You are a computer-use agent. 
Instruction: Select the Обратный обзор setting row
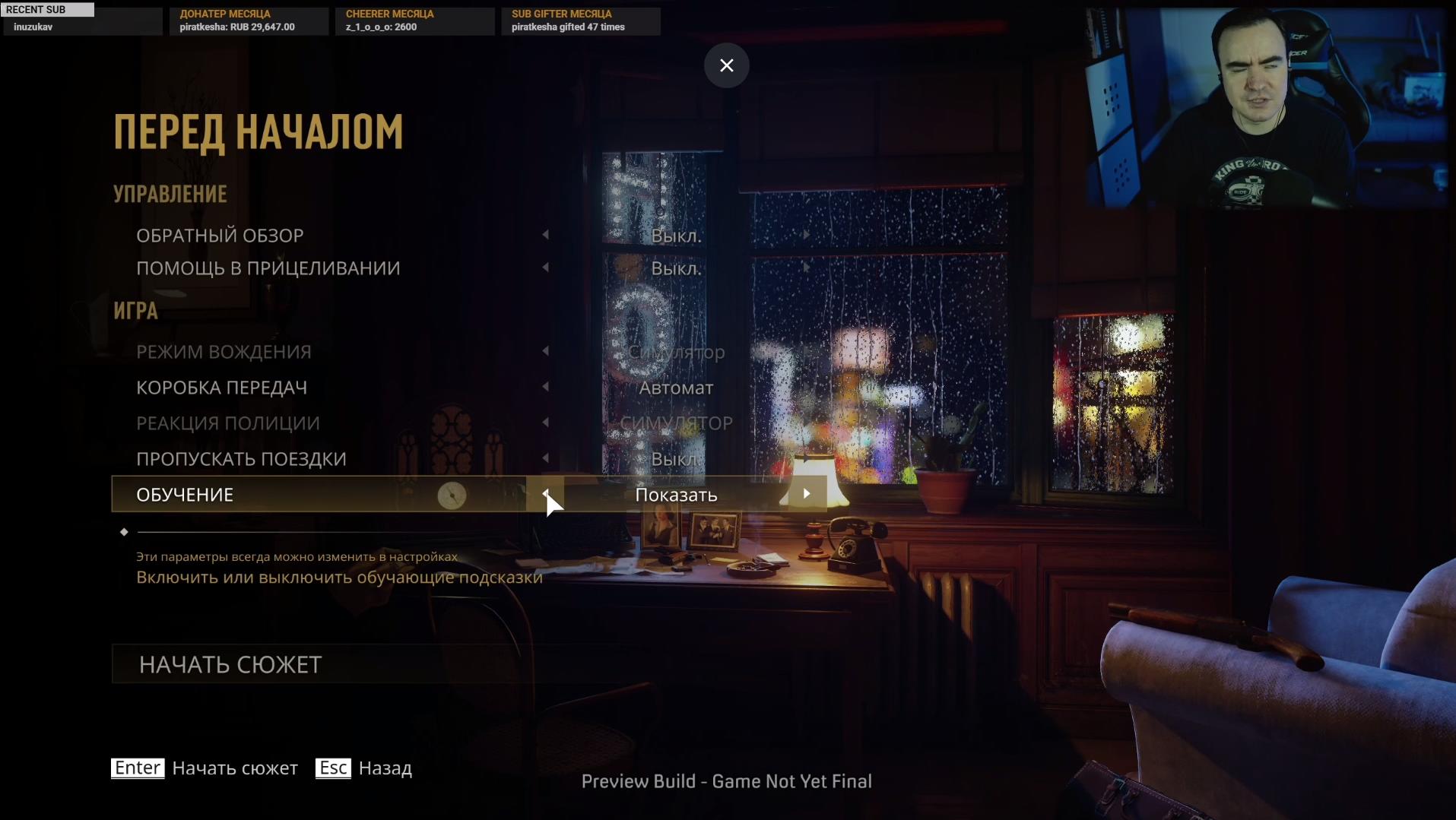220,236
